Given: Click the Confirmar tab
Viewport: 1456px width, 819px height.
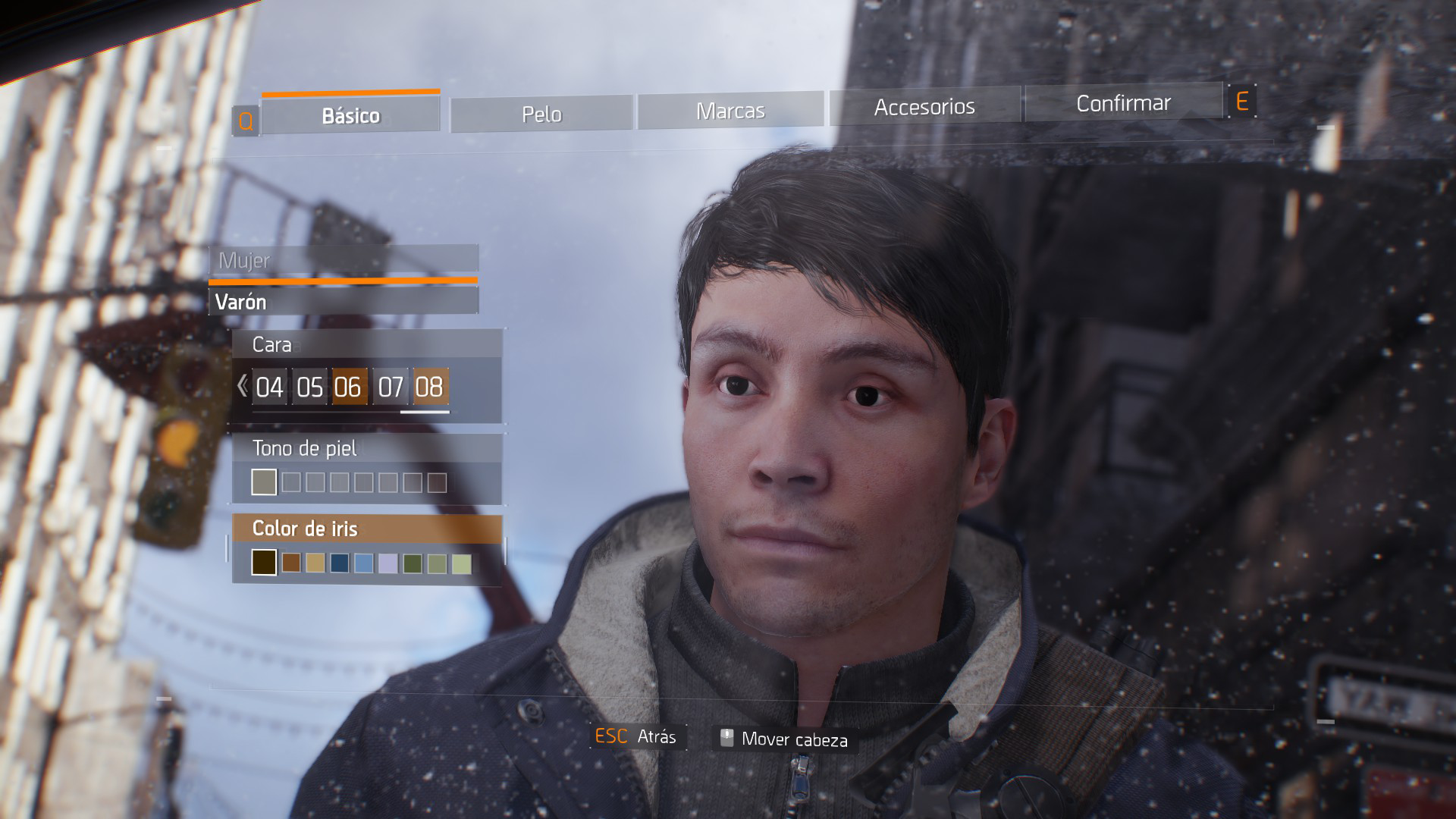Looking at the screenshot, I should 1123,103.
